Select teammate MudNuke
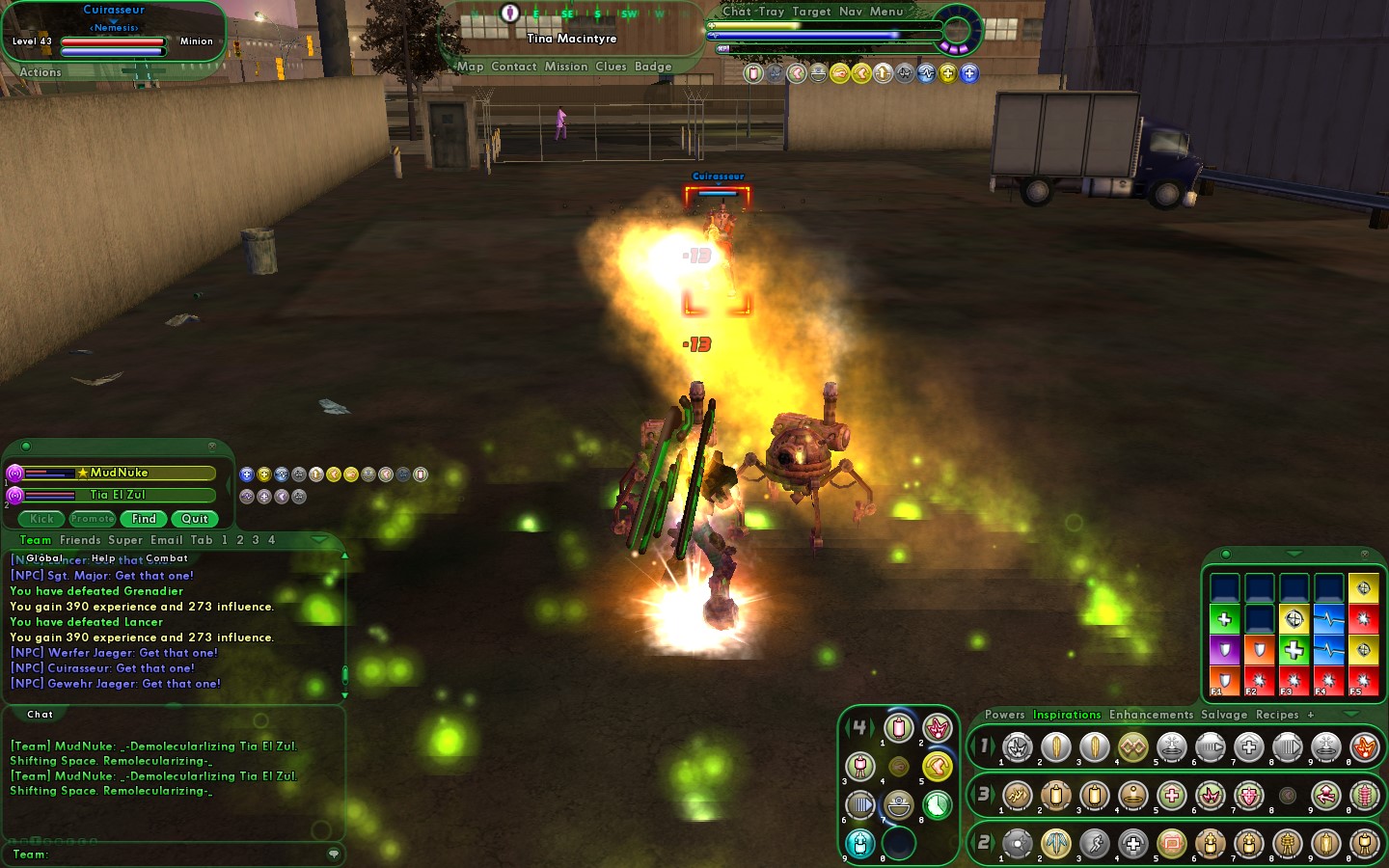 [x=120, y=473]
